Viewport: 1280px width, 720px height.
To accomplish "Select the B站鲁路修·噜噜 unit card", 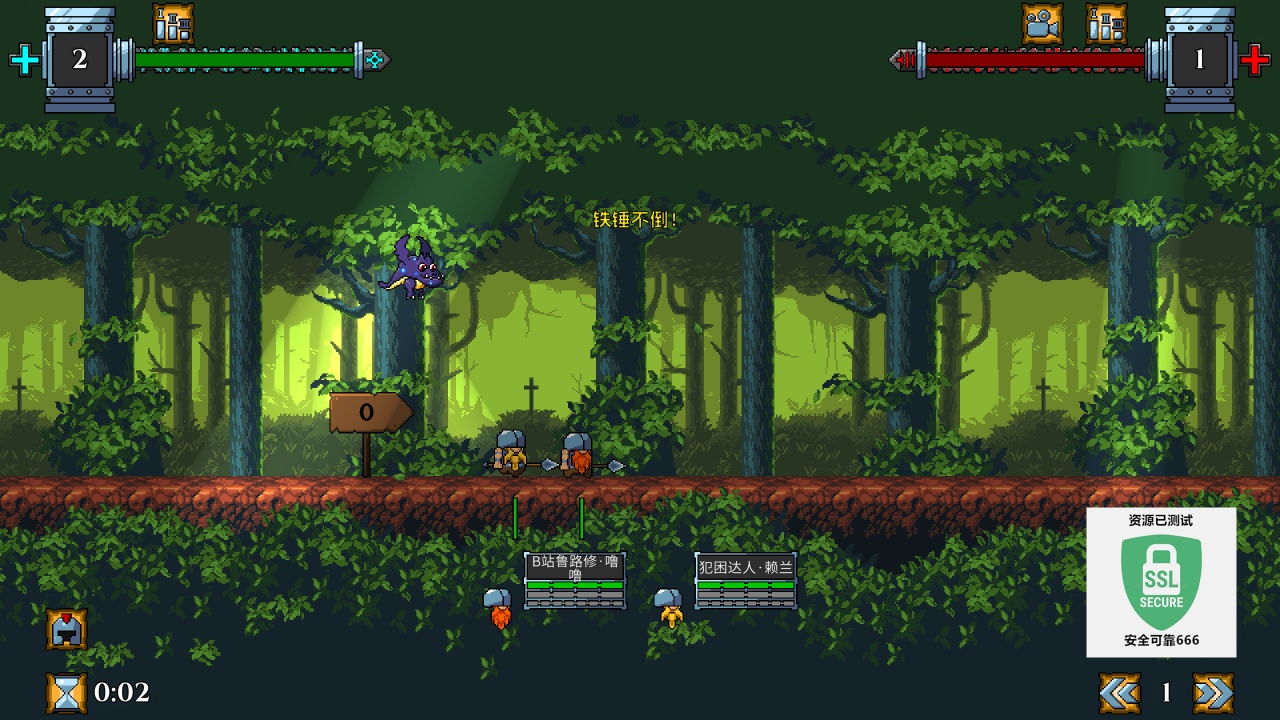I will pyautogui.click(x=575, y=580).
